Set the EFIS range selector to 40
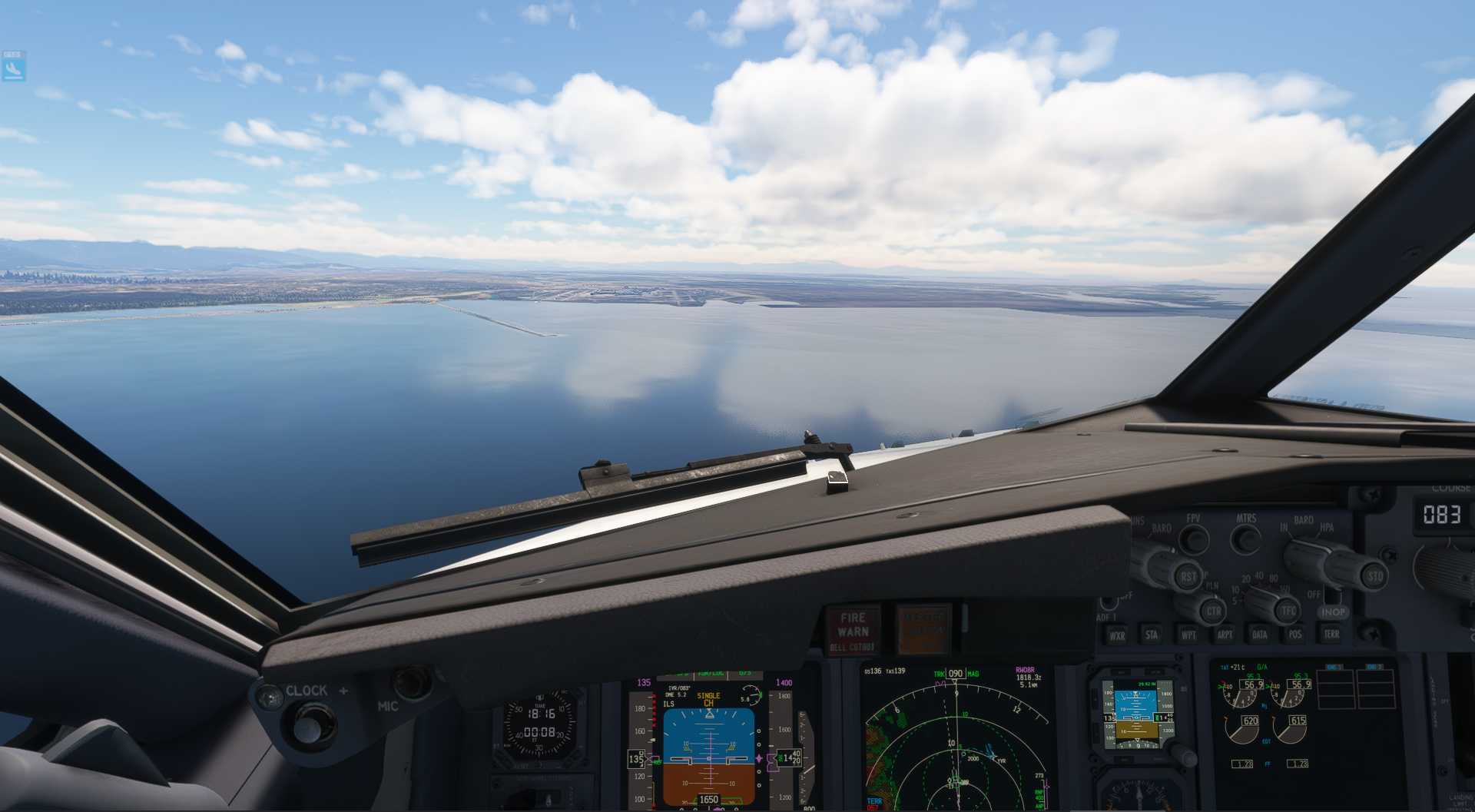Image resolution: width=1475 pixels, height=812 pixels. [1258, 575]
